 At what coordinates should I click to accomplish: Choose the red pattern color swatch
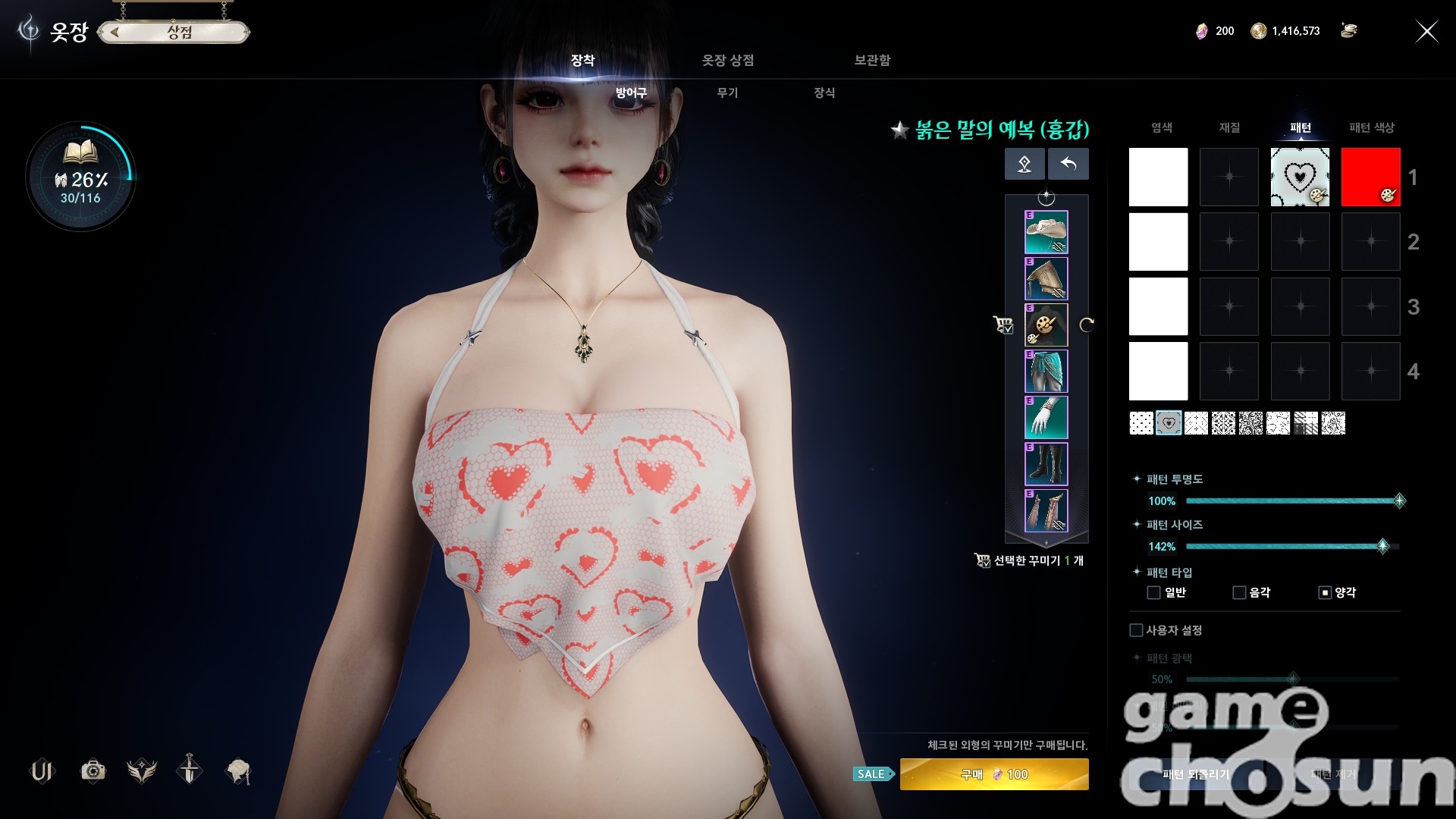pyautogui.click(x=1370, y=177)
